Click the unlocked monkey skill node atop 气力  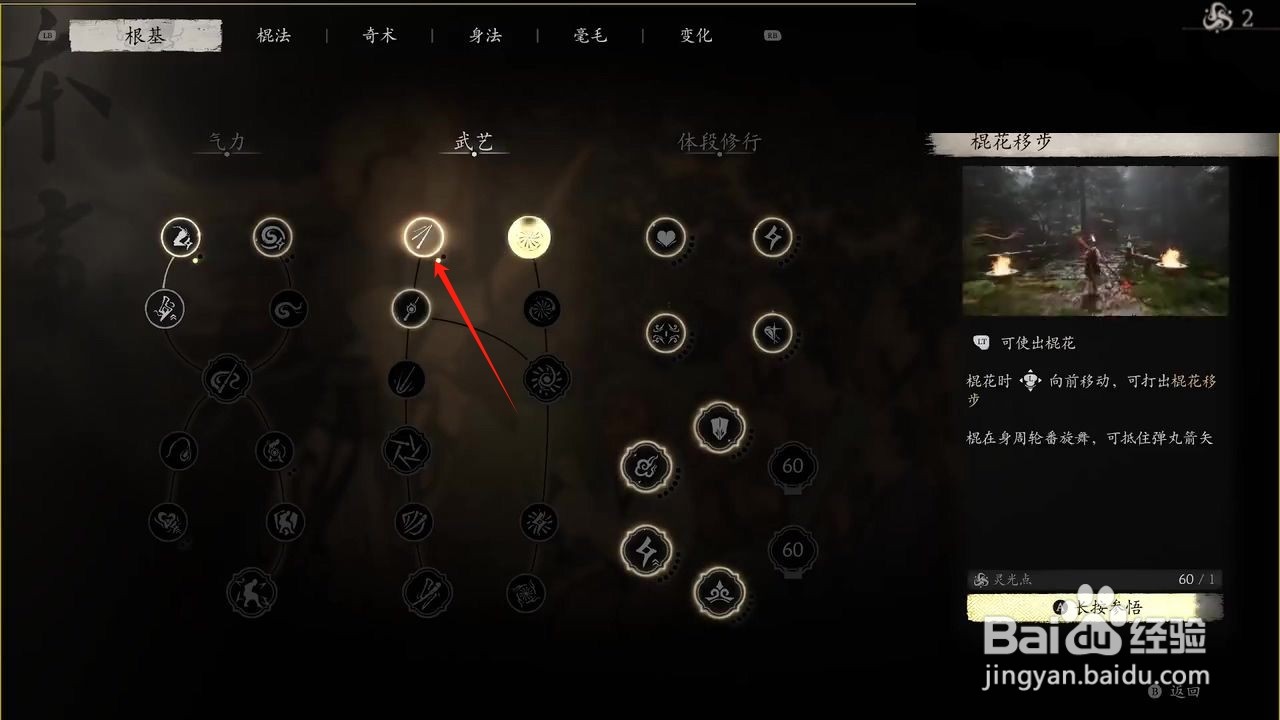click(180, 237)
